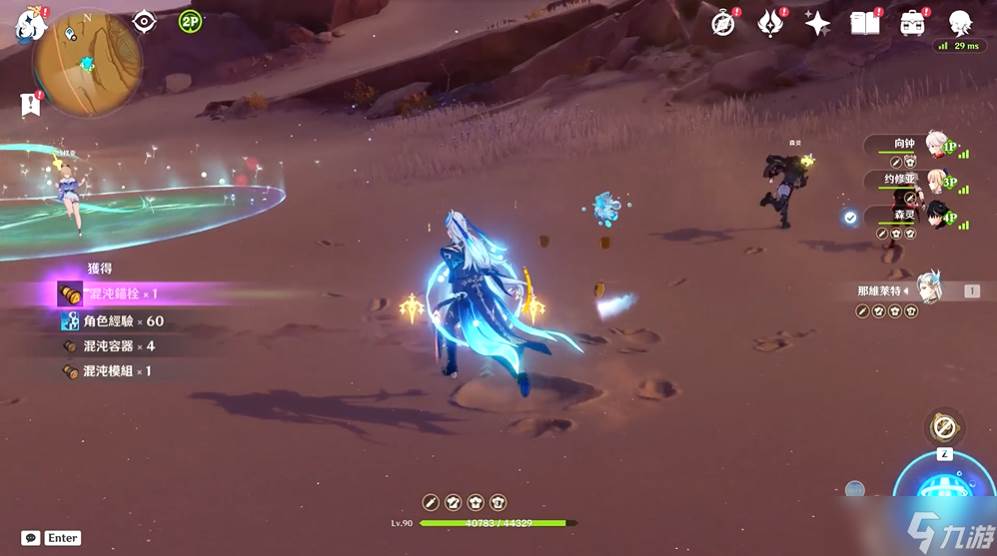Toggle the elemental sight eye icon

click(145, 21)
